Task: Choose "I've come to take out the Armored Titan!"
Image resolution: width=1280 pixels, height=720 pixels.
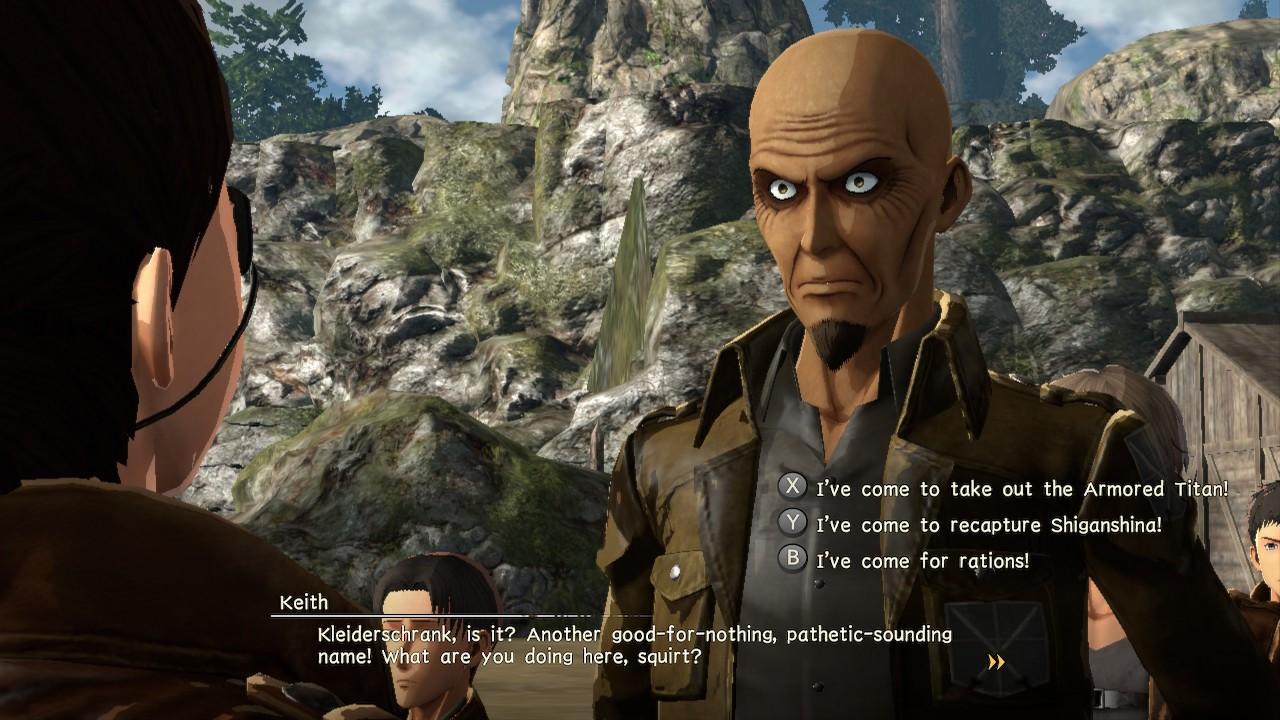Action: pos(1020,489)
